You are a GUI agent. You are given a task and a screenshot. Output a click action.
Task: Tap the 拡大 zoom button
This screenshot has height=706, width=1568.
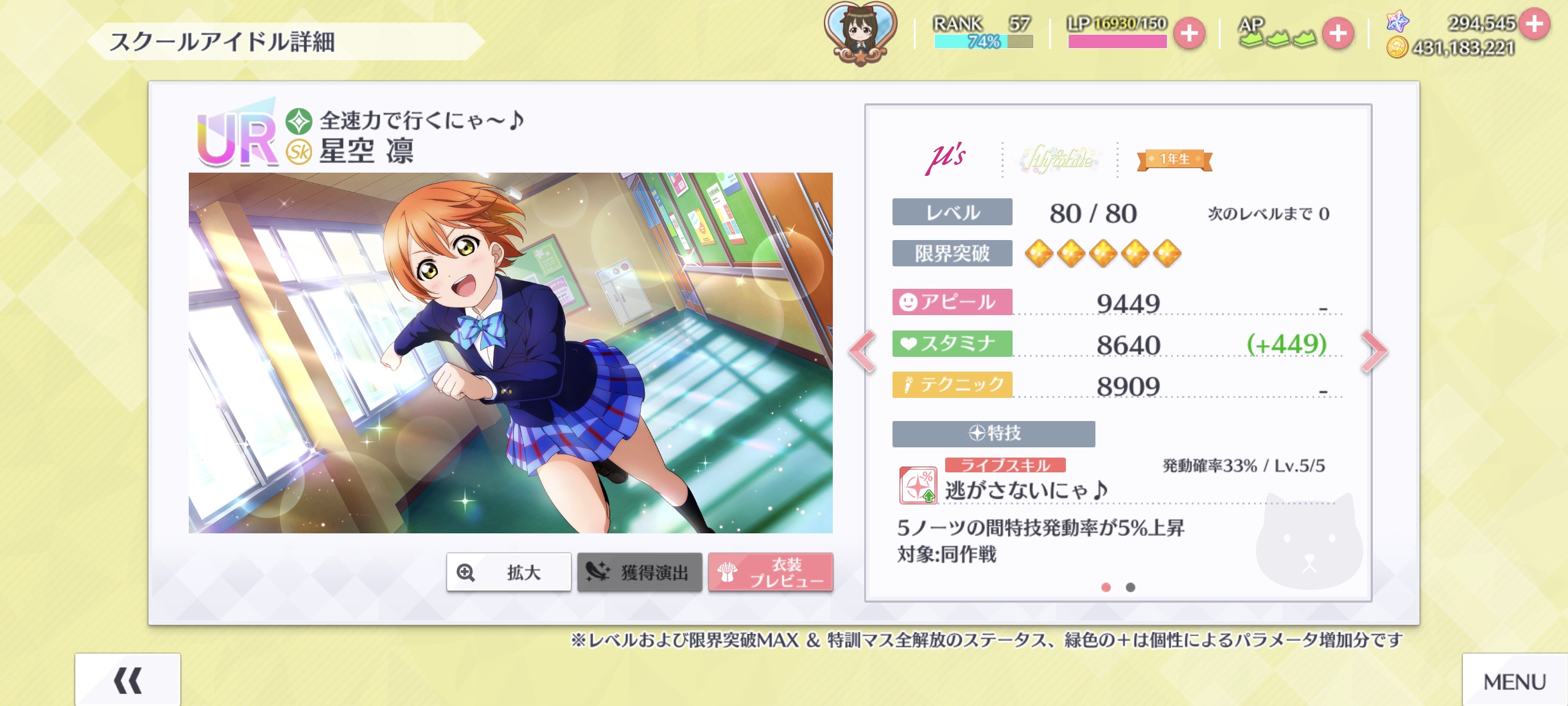509,572
